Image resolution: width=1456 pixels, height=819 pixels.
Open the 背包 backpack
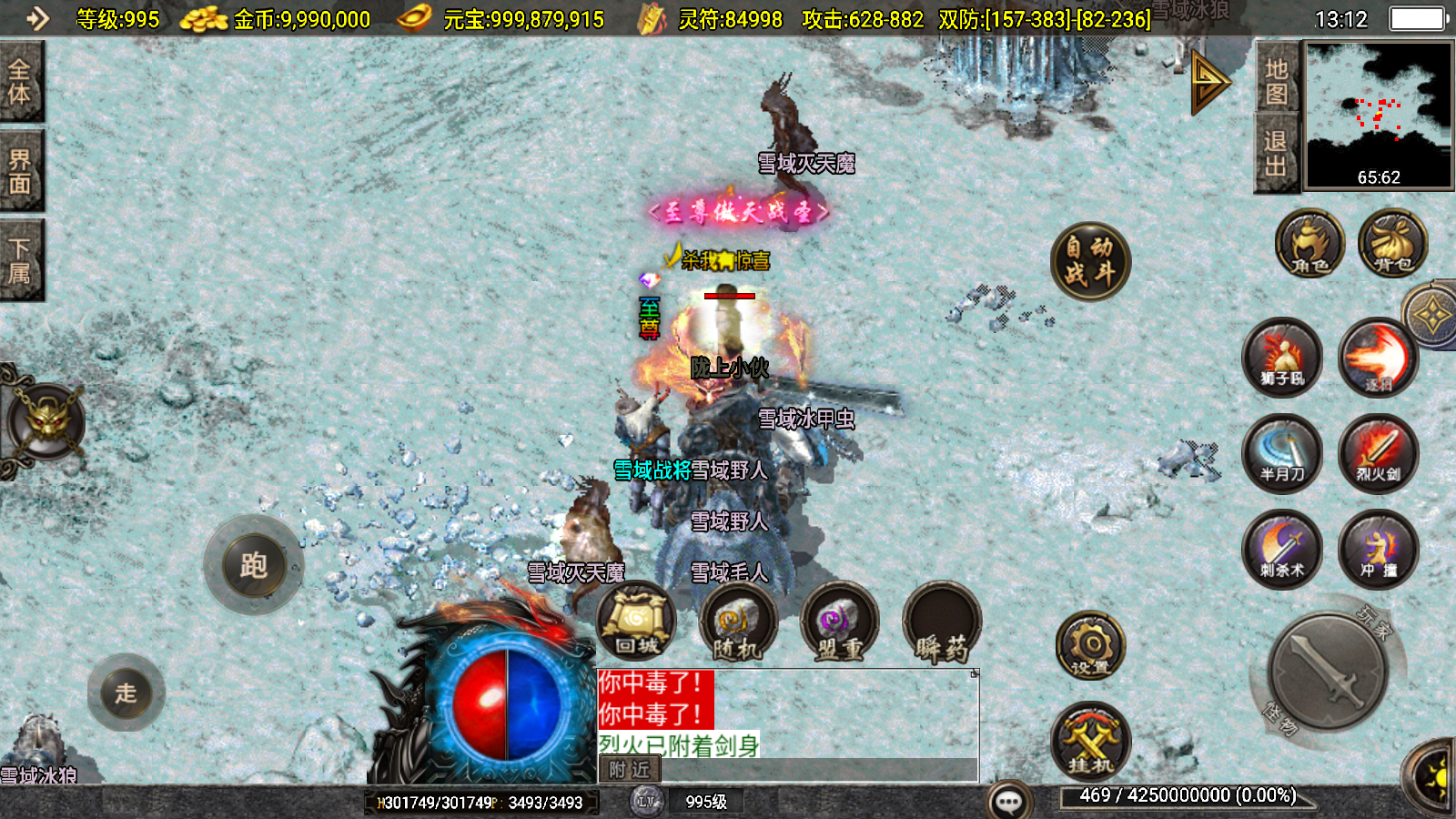pyautogui.click(x=1391, y=244)
